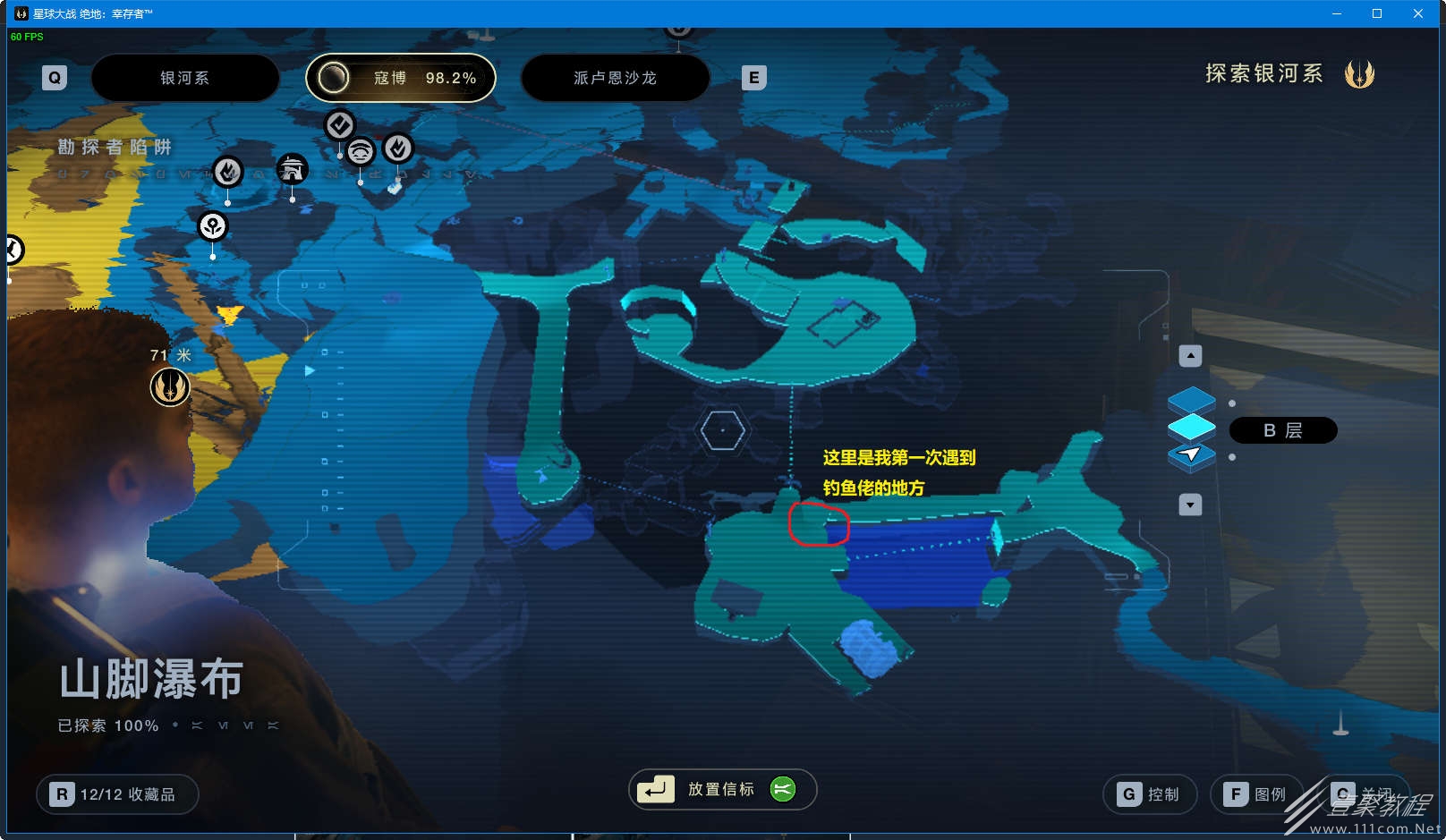Select the bottom layer with the player arrow
This screenshot has width=1446, height=840.
pos(1191,456)
